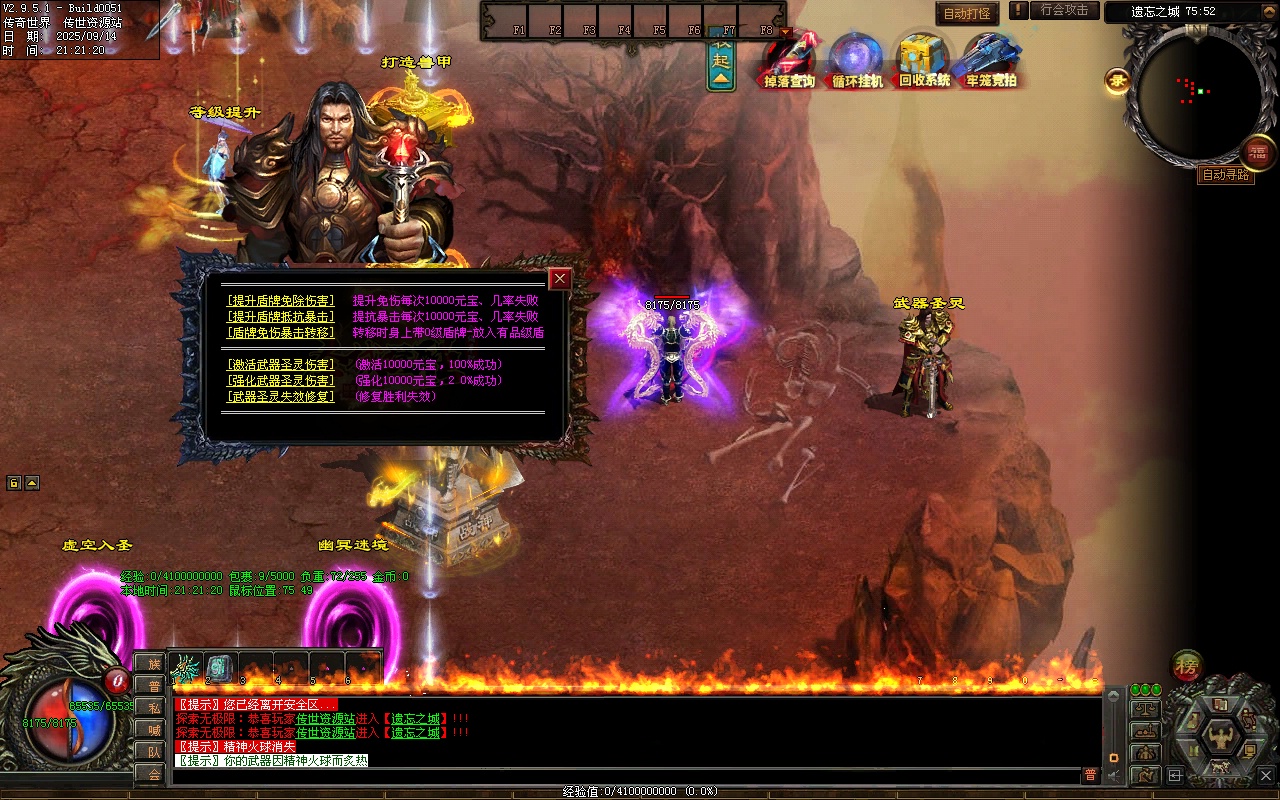Activate the 循环挂机 auto-farm icon
The height and width of the screenshot is (800, 1280).
click(857, 60)
